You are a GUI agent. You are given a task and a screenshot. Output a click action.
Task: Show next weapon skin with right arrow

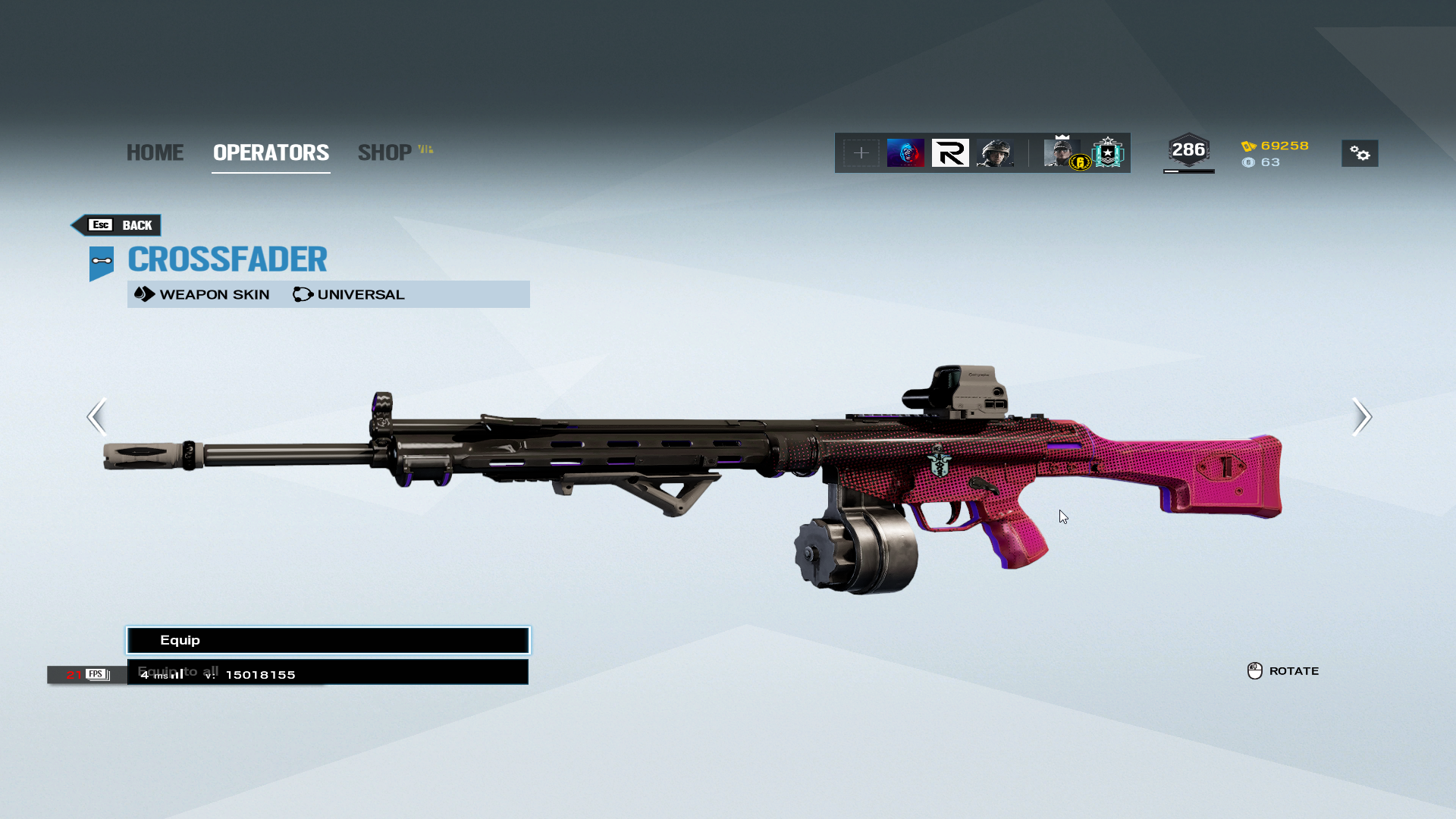point(1361,416)
